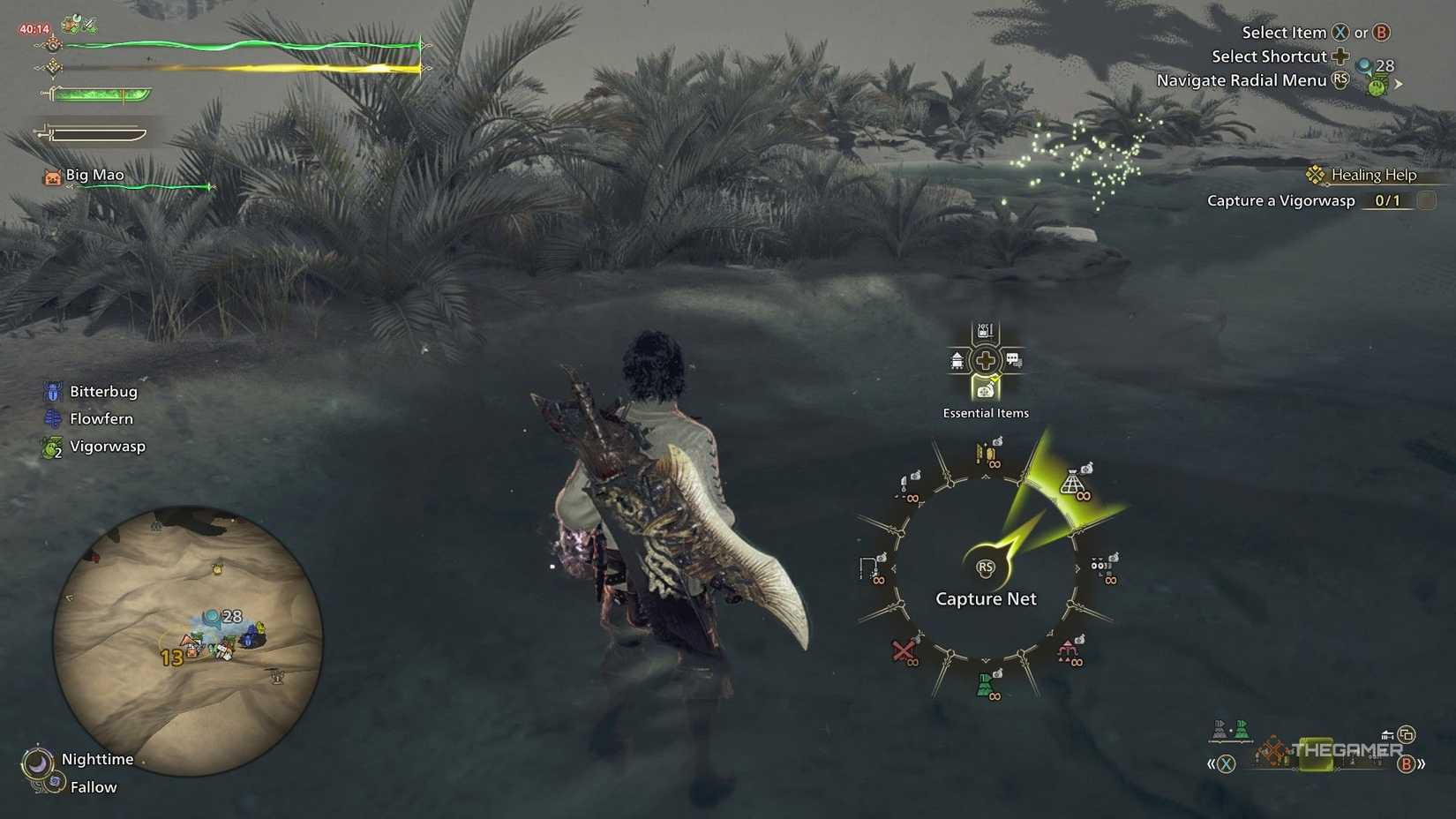Click the Vigorwasp icon in the materials list

(x=51, y=446)
